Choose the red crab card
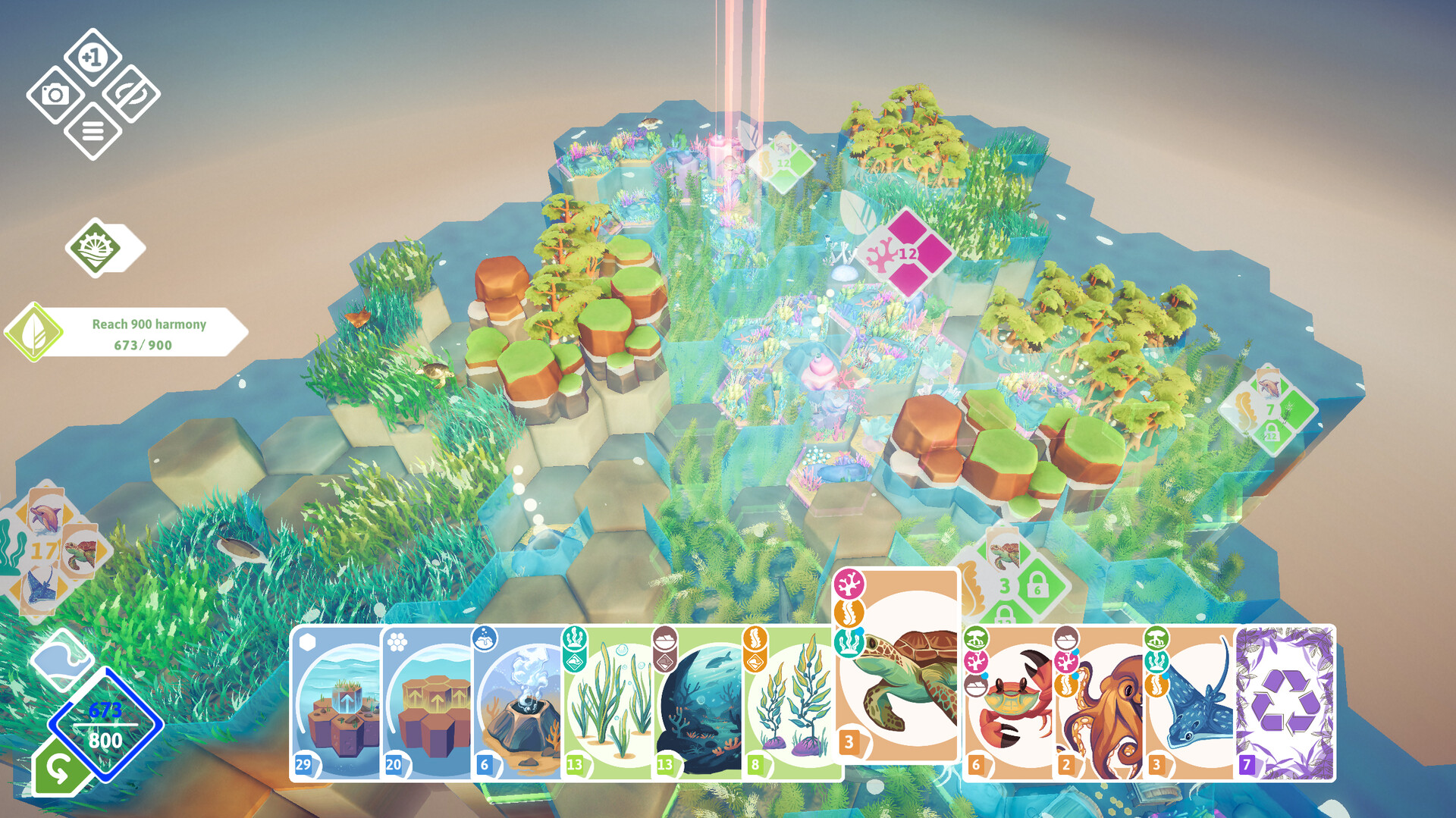This screenshot has width=1456, height=818. 1009,705
